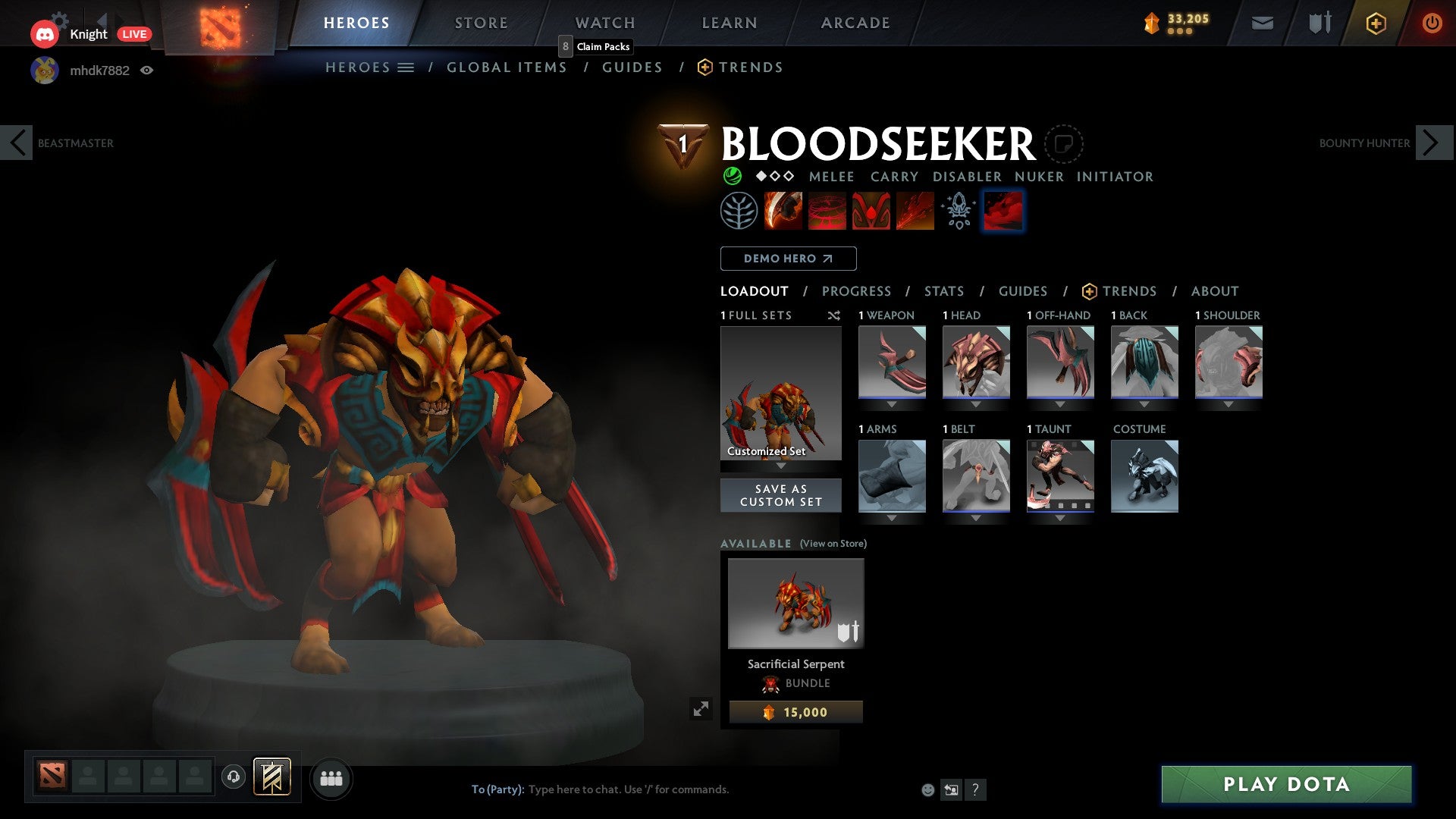Expand the Weapon slot item dropdown arrow
Viewport: 1456px width, 819px height.
[x=892, y=404]
